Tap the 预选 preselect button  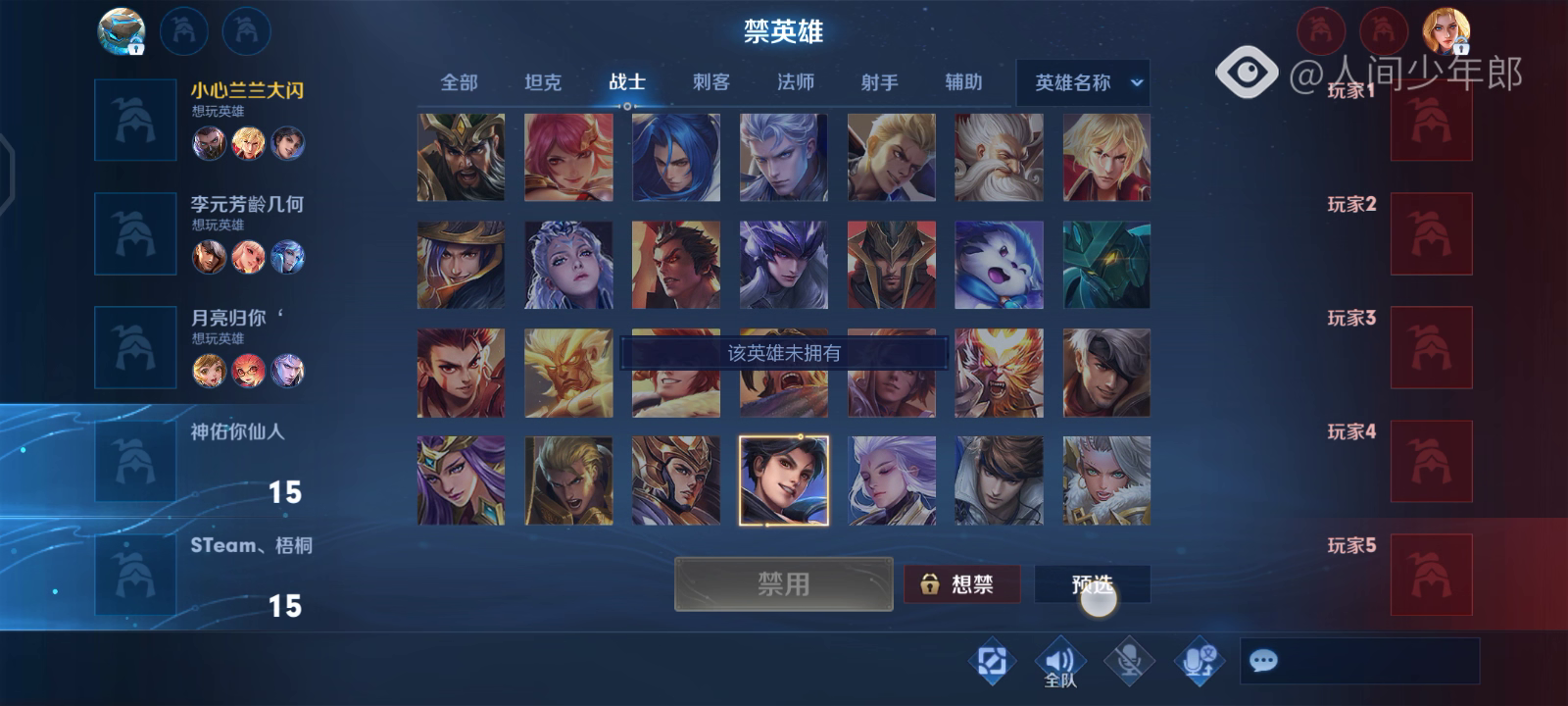tap(1092, 584)
